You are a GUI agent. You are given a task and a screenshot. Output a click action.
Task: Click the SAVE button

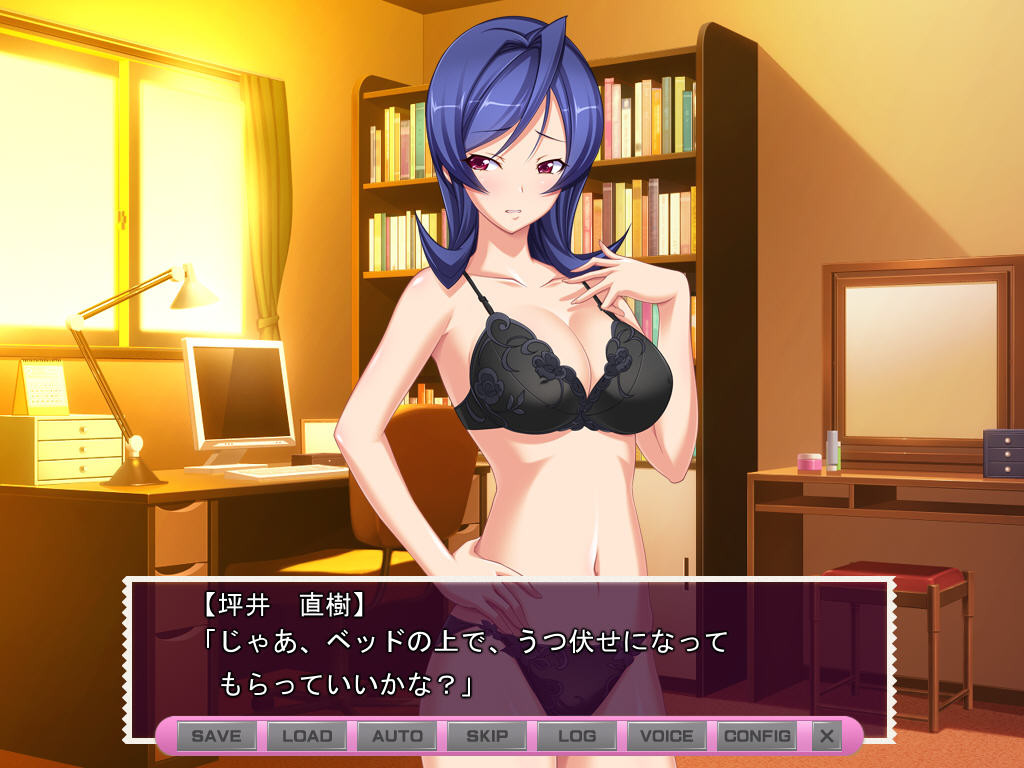217,736
